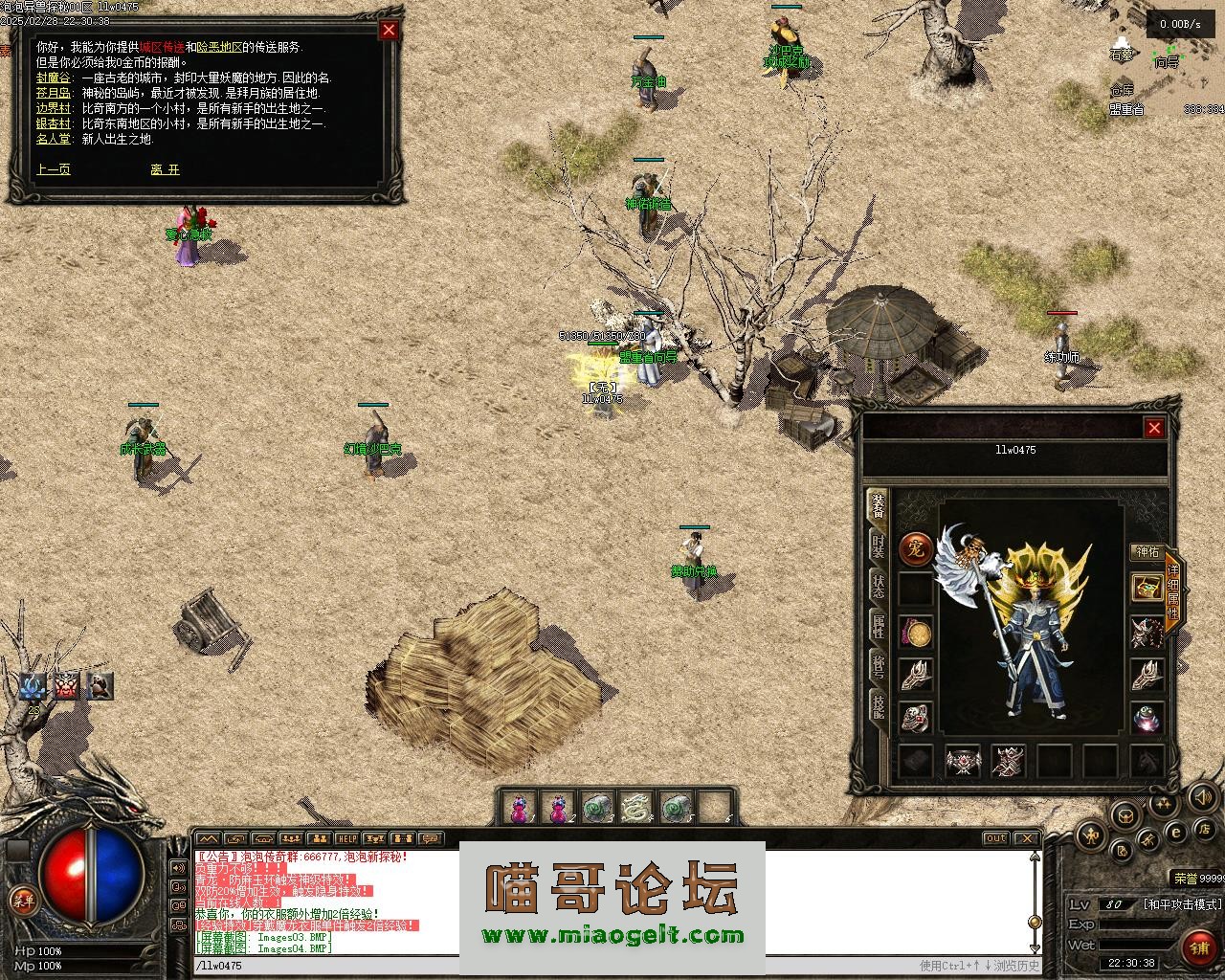Select the 神佑 button in equipment panel

1147,552
